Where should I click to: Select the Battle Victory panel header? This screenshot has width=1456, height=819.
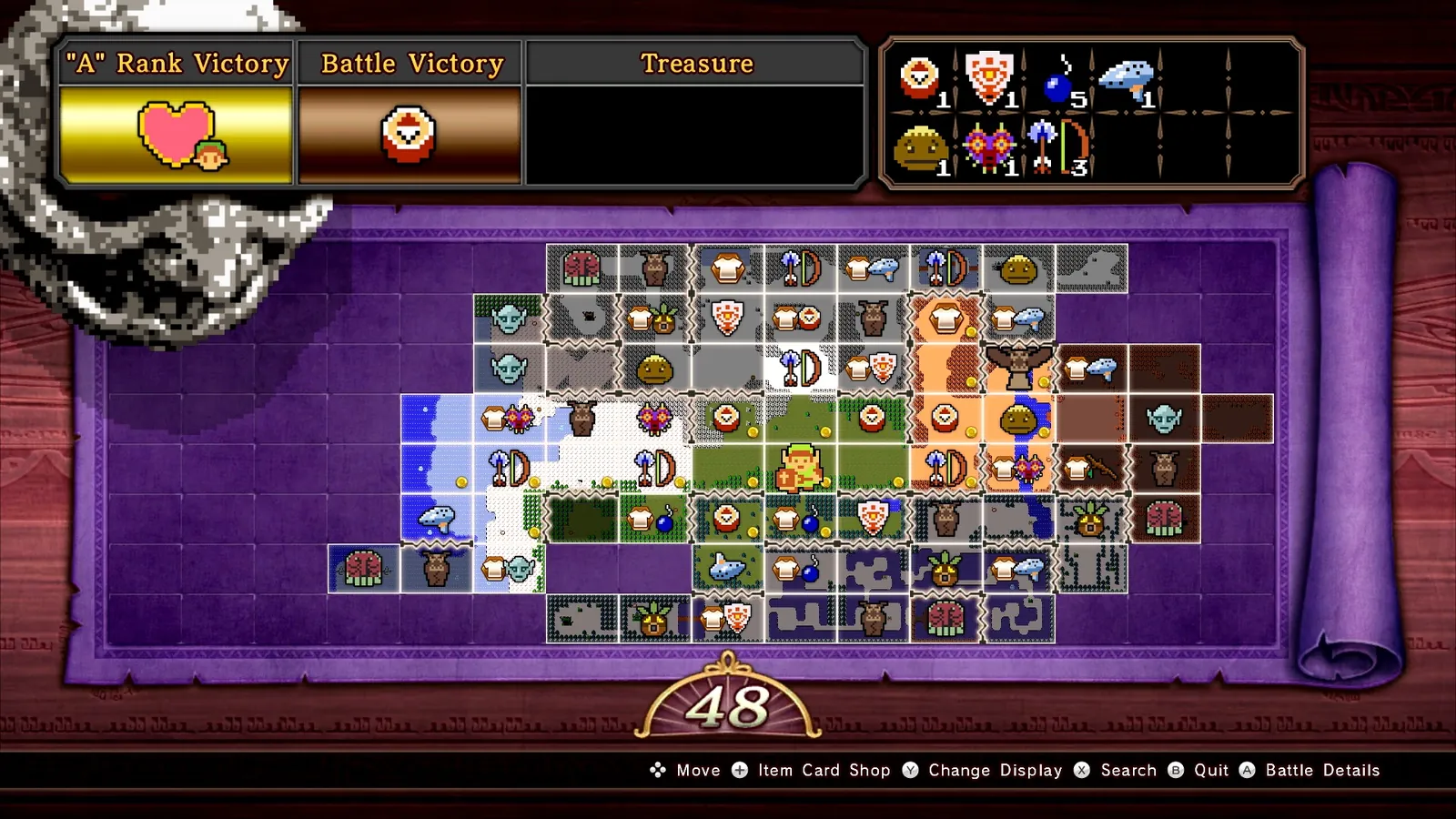tap(409, 64)
